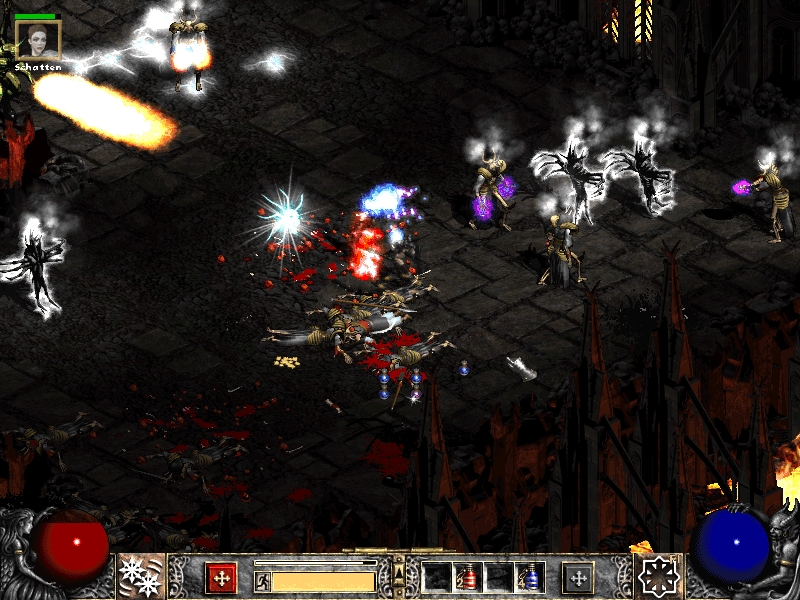Screen dimensions: 800x600
Task: Use the red healing potion in belt
Action: click(468, 577)
